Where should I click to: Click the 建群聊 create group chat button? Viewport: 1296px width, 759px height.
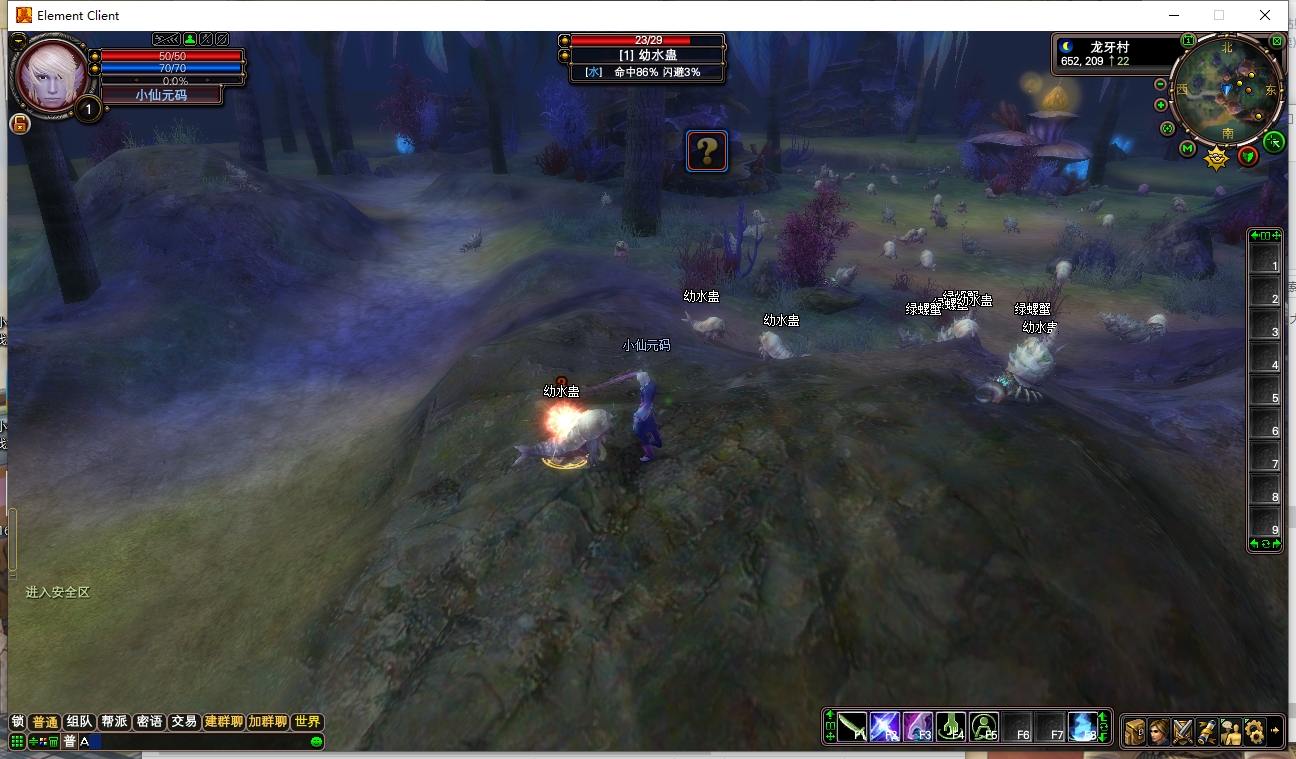(223, 722)
